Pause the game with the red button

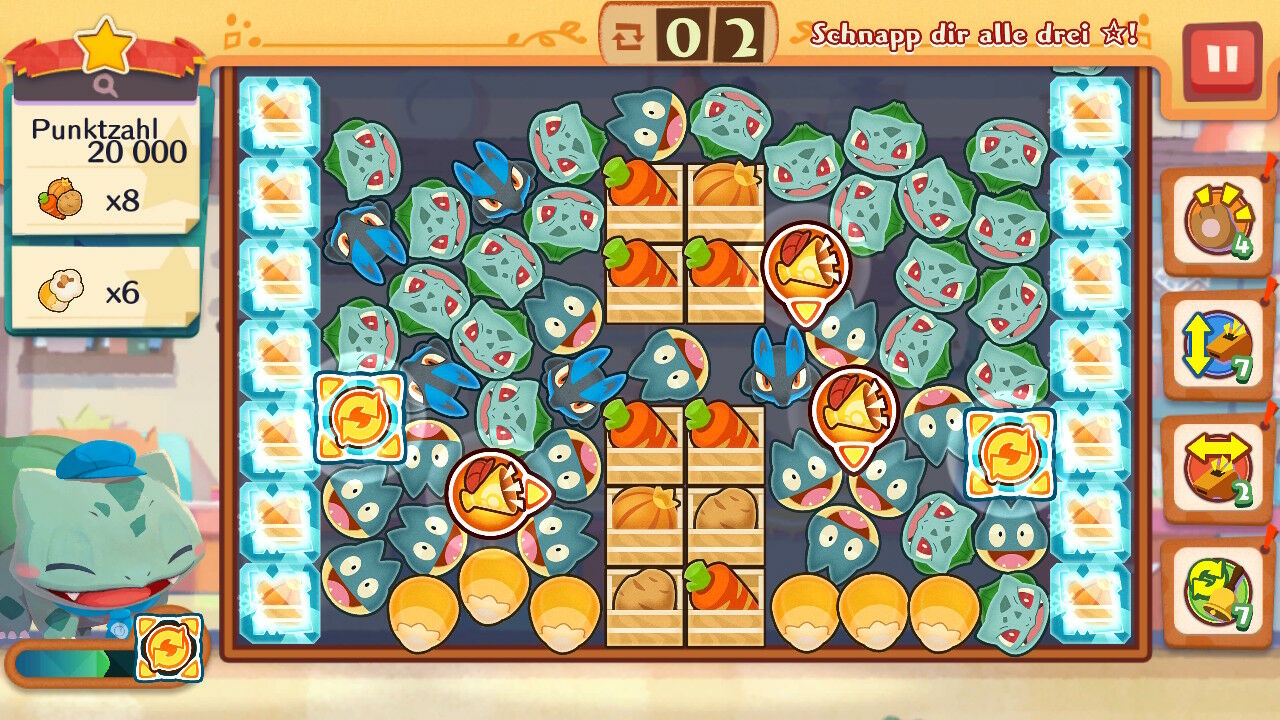tap(1221, 61)
